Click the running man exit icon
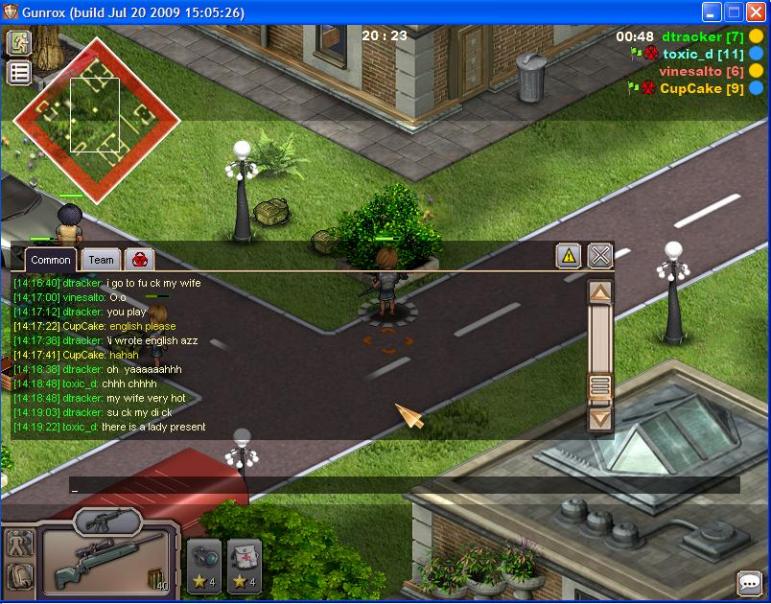 pyautogui.click(x=19, y=43)
